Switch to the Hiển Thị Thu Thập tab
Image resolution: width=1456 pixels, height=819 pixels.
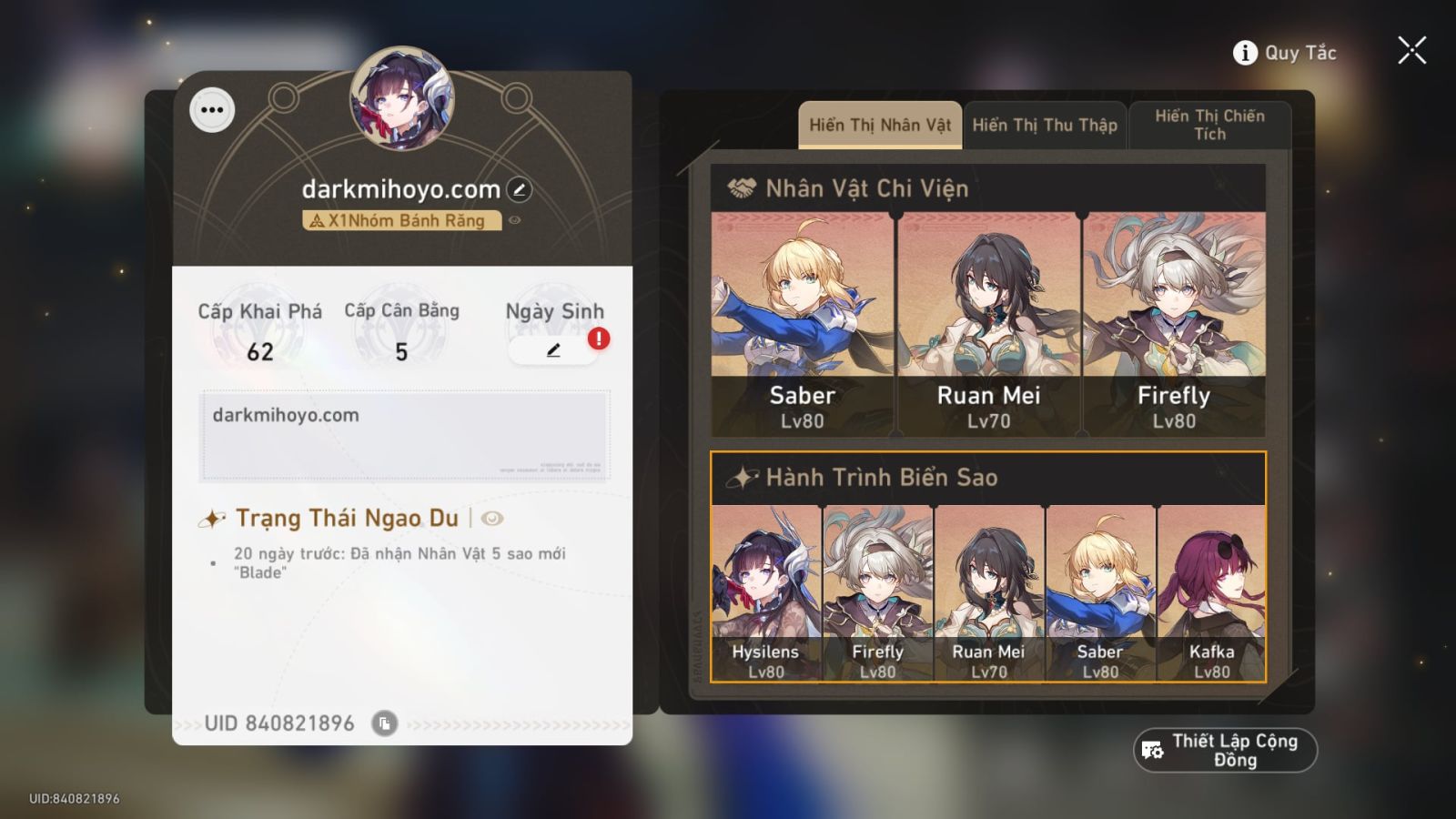[1045, 125]
